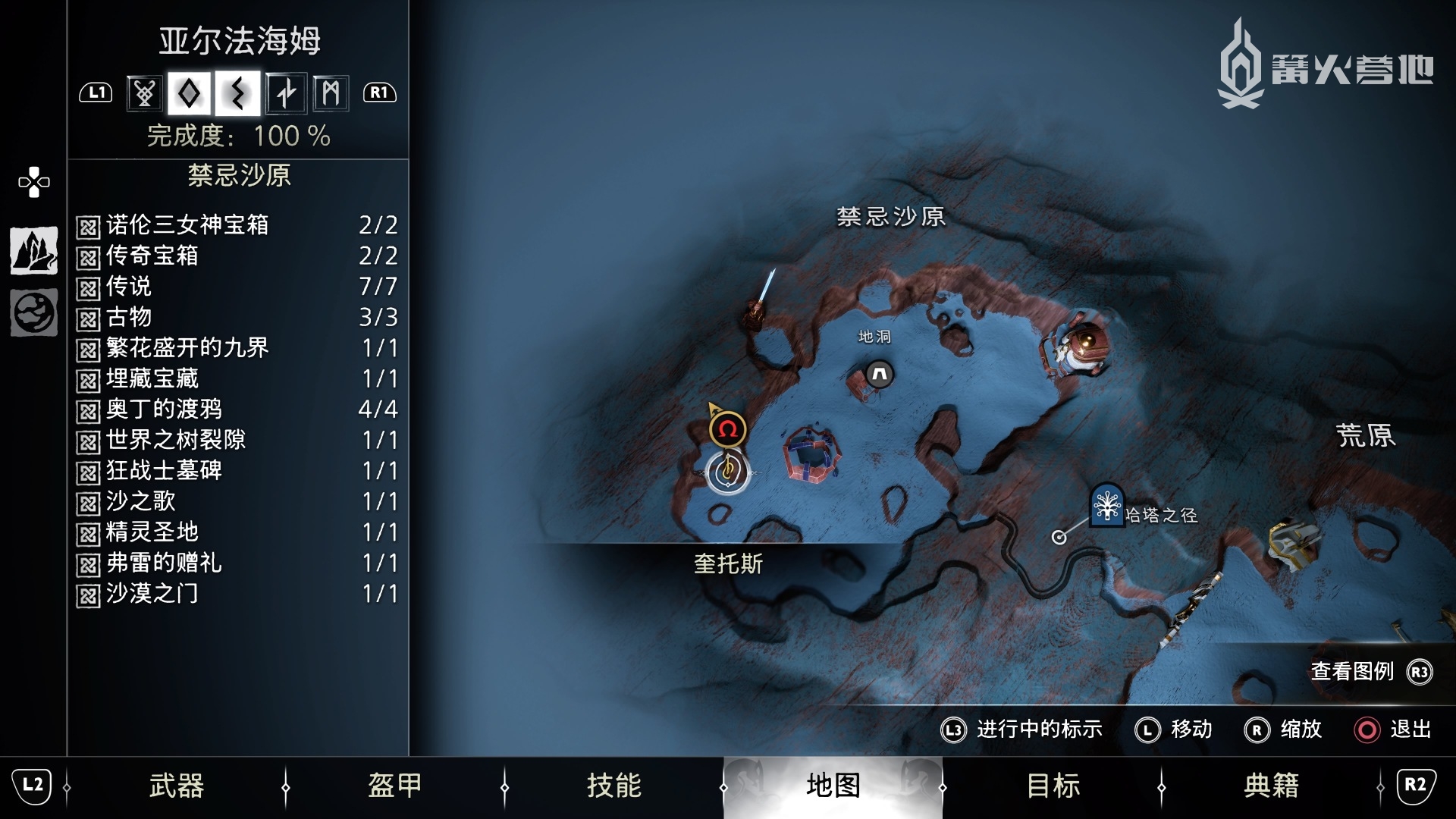
Task: Select the 技能 tab
Action: (x=613, y=786)
